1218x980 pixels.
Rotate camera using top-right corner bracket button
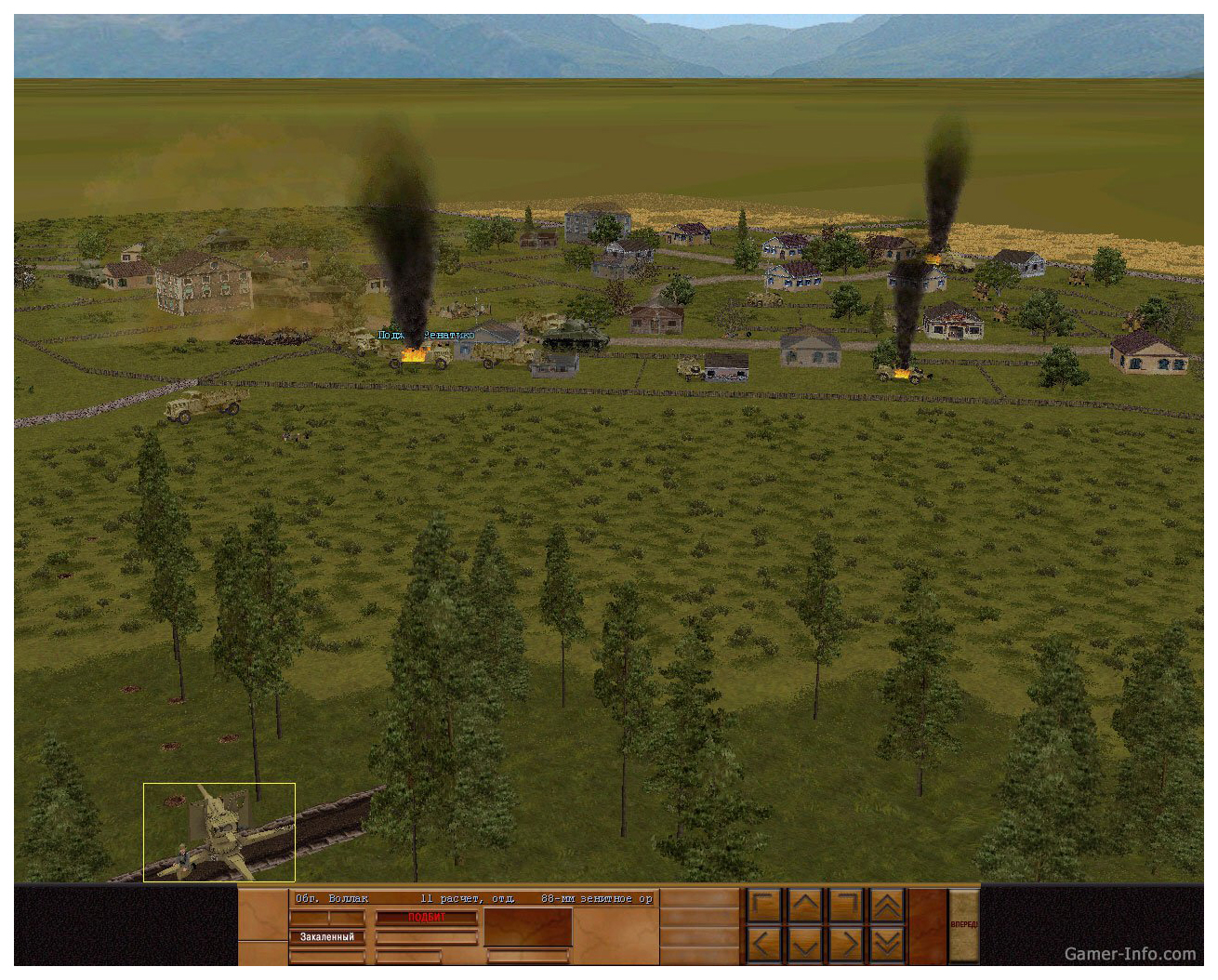tap(846, 905)
